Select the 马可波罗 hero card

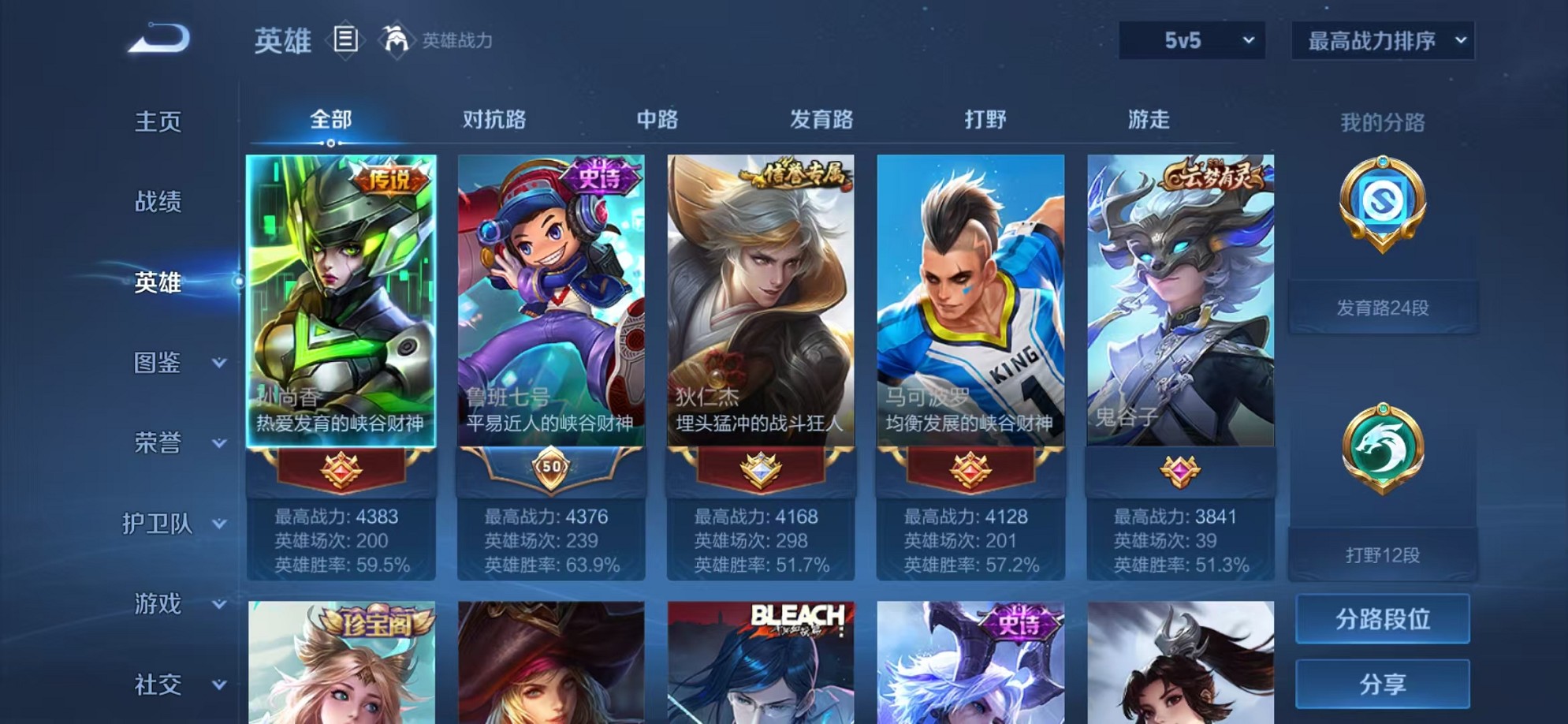pyautogui.click(x=969, y=300)
